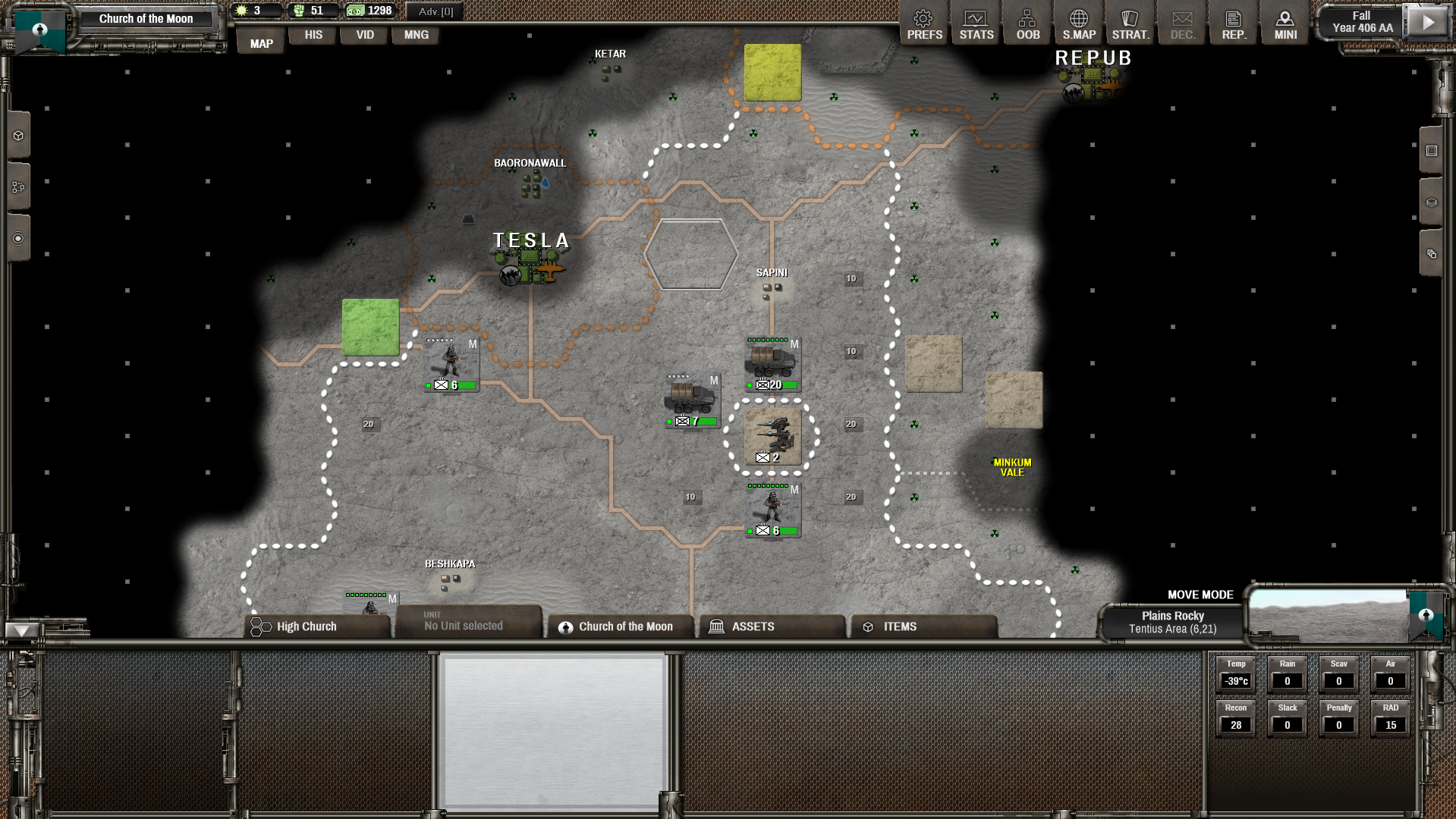Show the STATS screen
Viewport: 1456px width, 819px height.
pyautogui.click(x=976, y=24)
